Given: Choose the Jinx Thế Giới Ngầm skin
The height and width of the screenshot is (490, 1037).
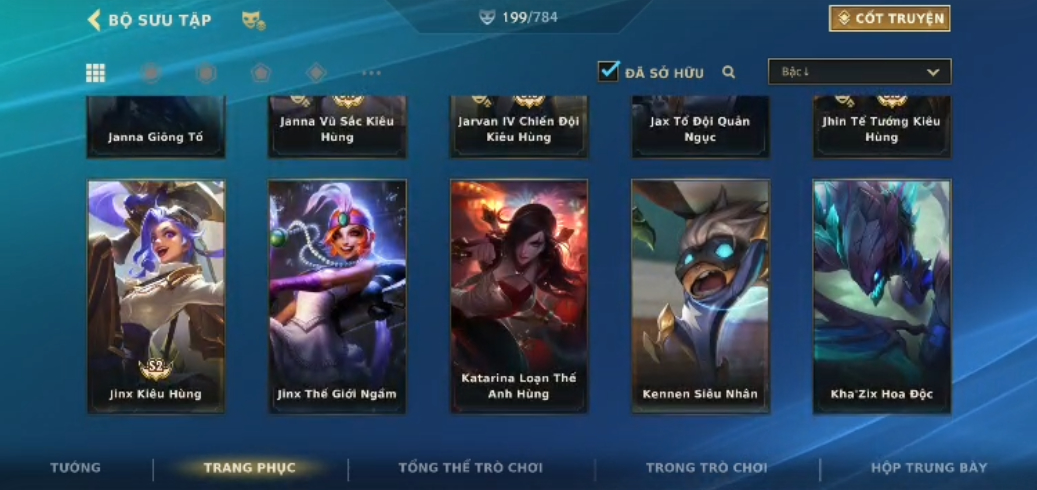Looking at the screenshot, I should coord(337,296).
